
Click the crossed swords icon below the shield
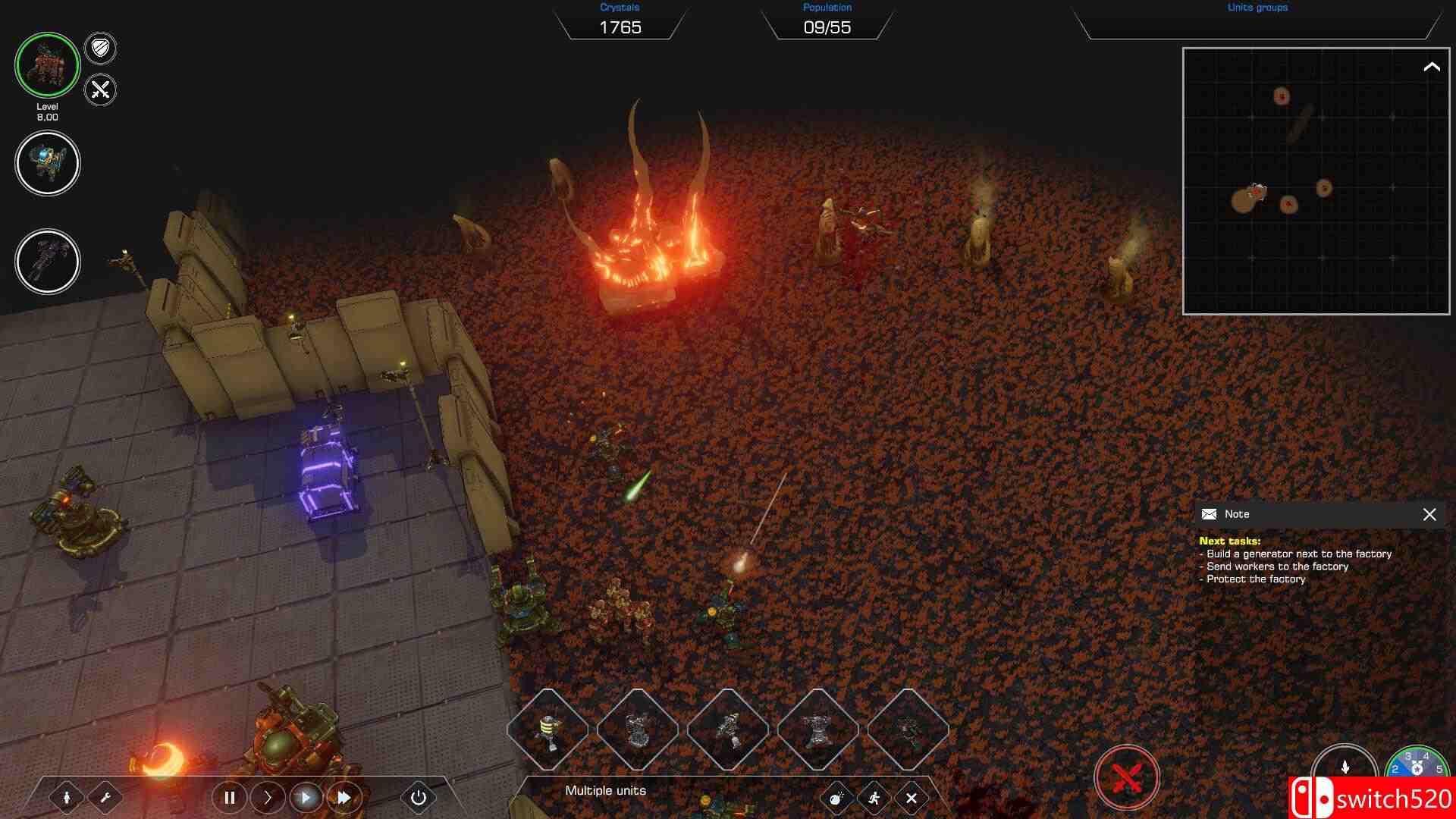click(x=99, y=89)
